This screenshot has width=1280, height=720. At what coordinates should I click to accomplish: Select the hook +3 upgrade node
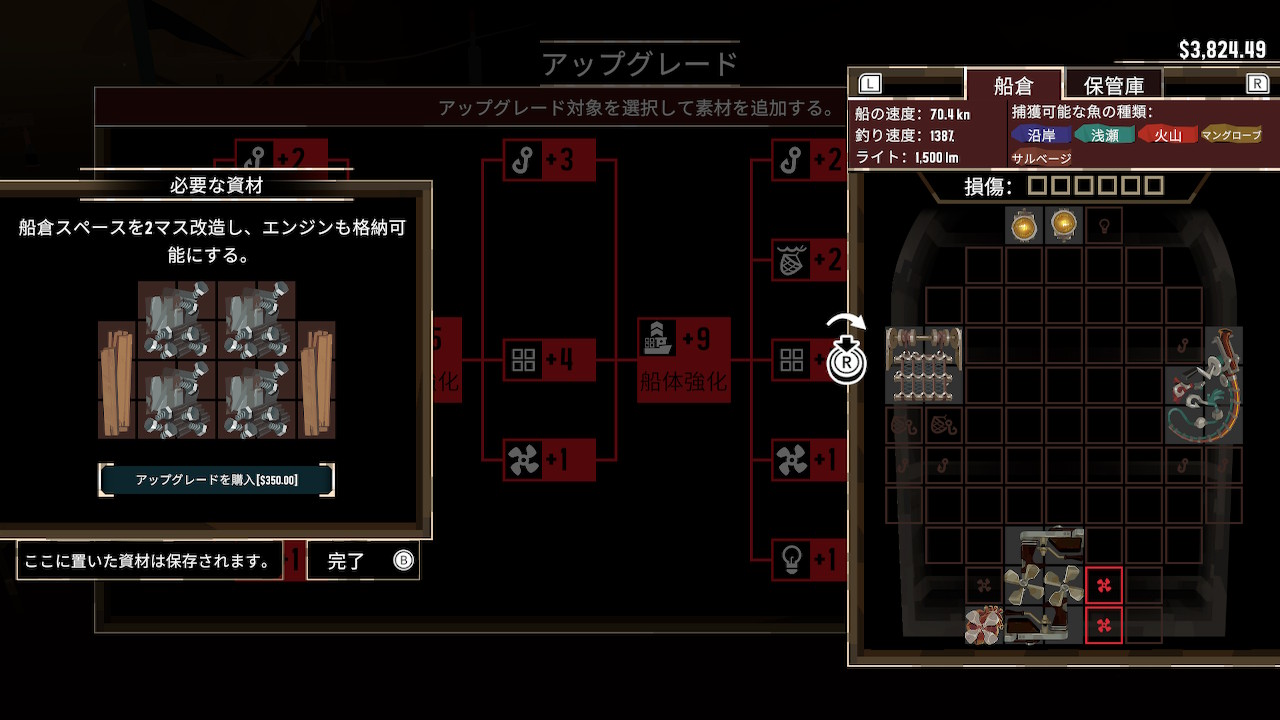coord(550,160)
